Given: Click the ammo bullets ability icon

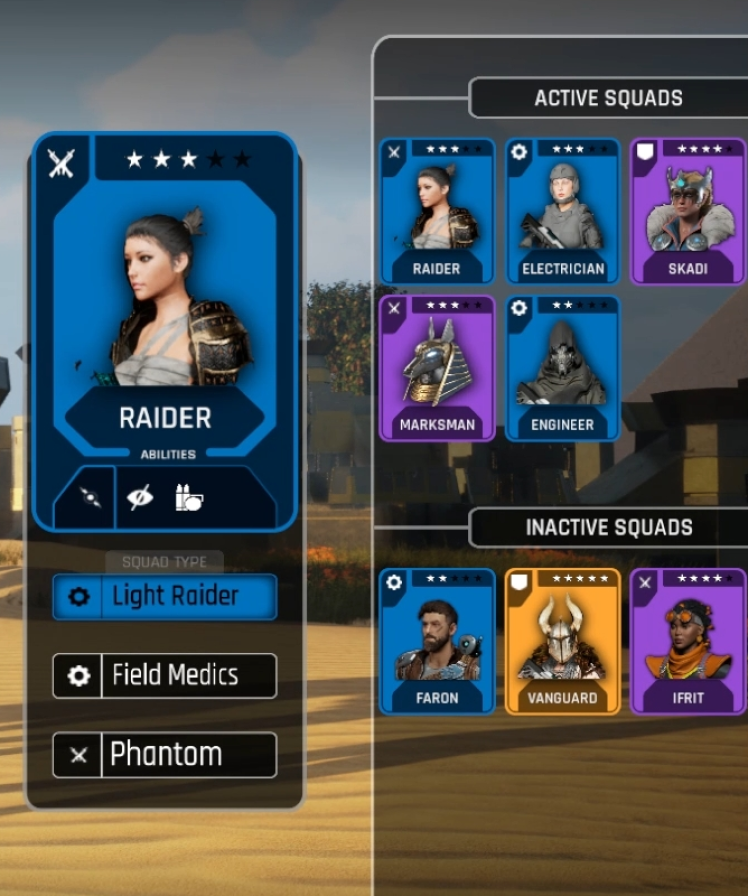Looking at the screenshot, I should pyautogui.click(x=189, y=497).
